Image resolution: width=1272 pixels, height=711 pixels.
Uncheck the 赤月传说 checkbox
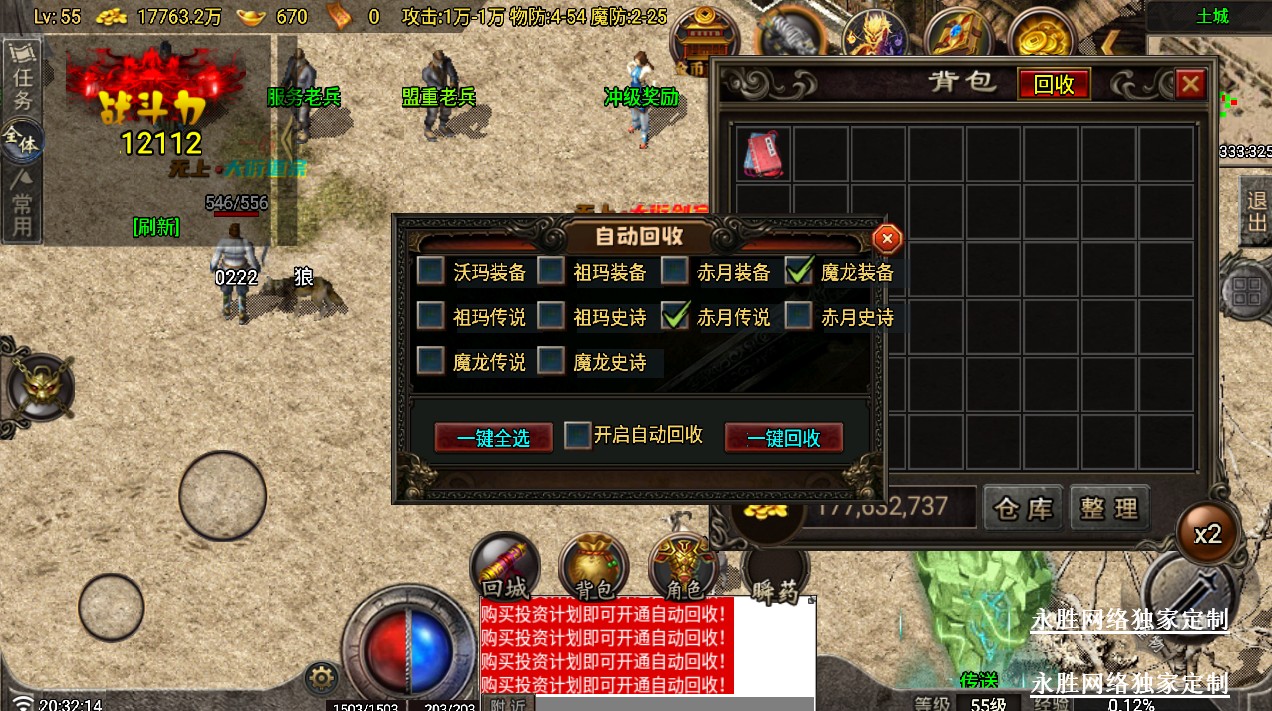pyautogui.click(x=675, y=317)
